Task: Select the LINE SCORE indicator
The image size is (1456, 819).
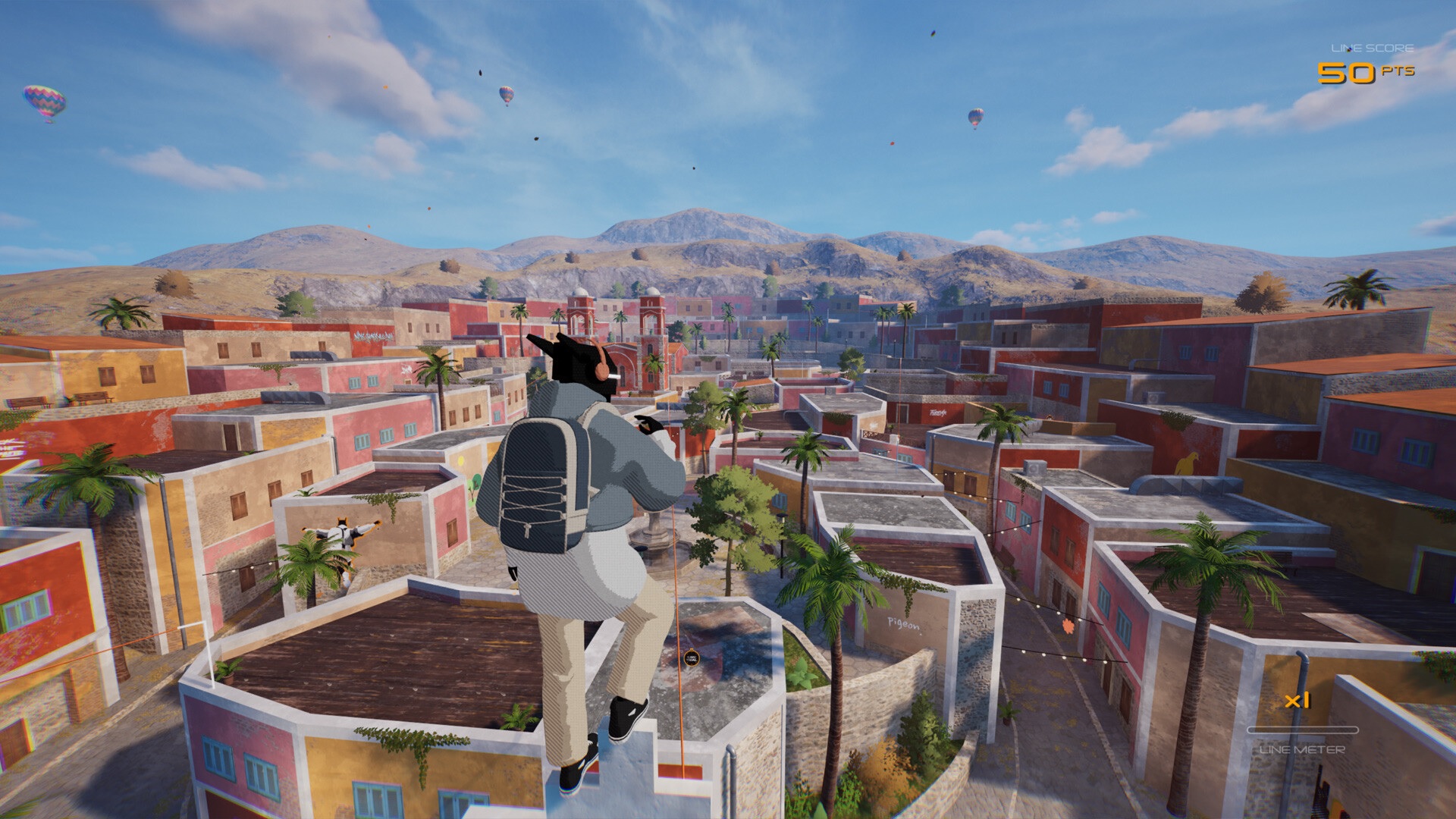Action: click(1371, 47)
